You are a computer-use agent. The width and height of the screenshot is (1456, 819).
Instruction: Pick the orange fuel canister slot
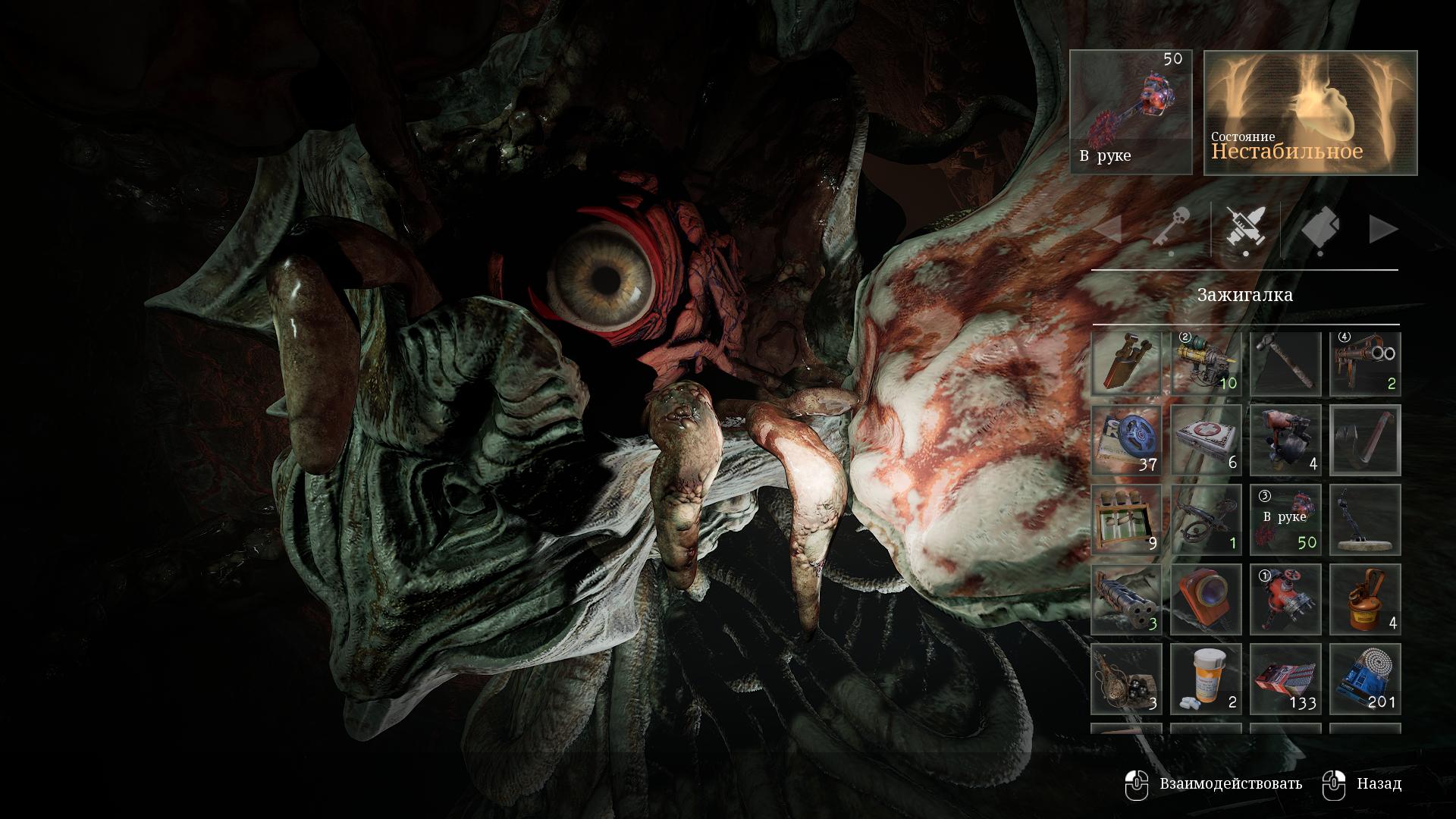pos(1365,600)
